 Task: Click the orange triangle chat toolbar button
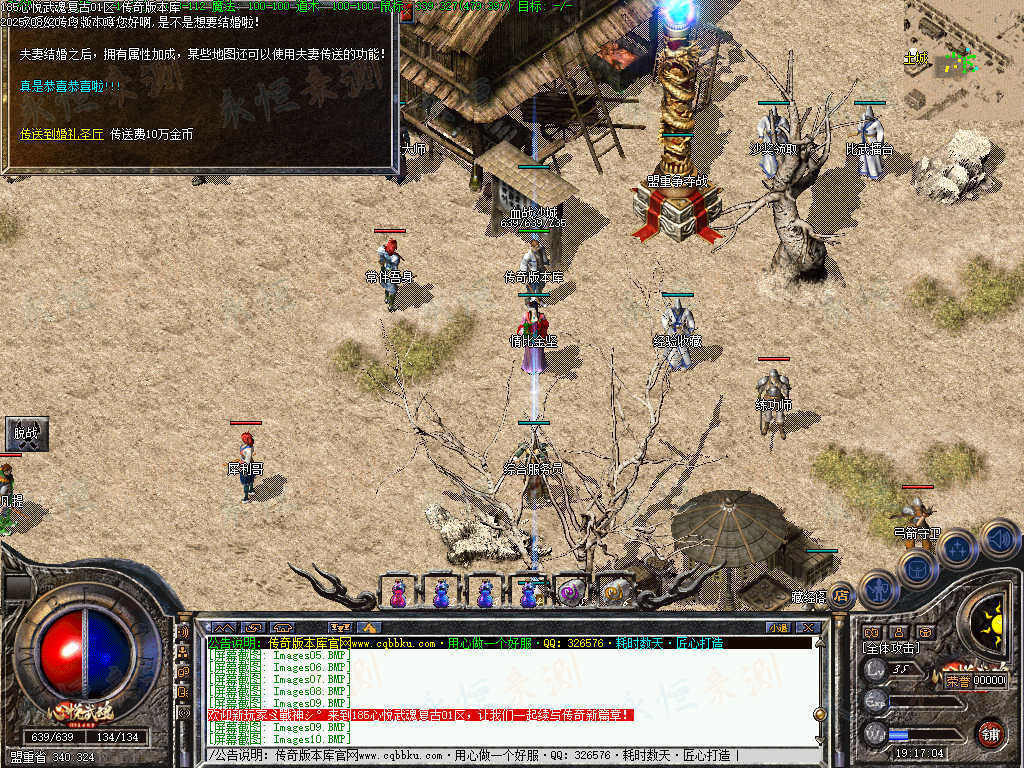tap(369, 627)
